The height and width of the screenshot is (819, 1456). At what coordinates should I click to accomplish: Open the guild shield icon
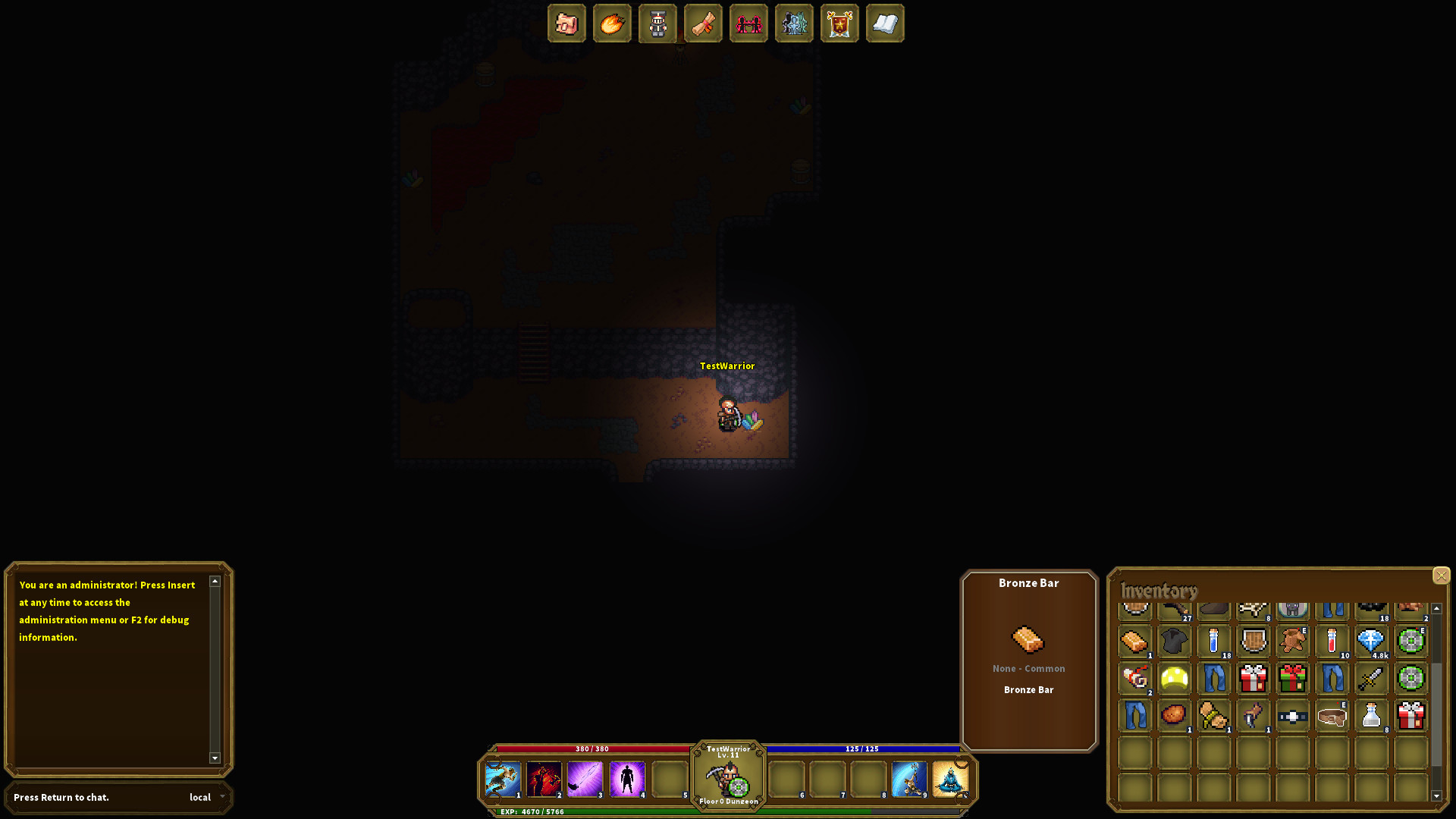pos(839,24)
